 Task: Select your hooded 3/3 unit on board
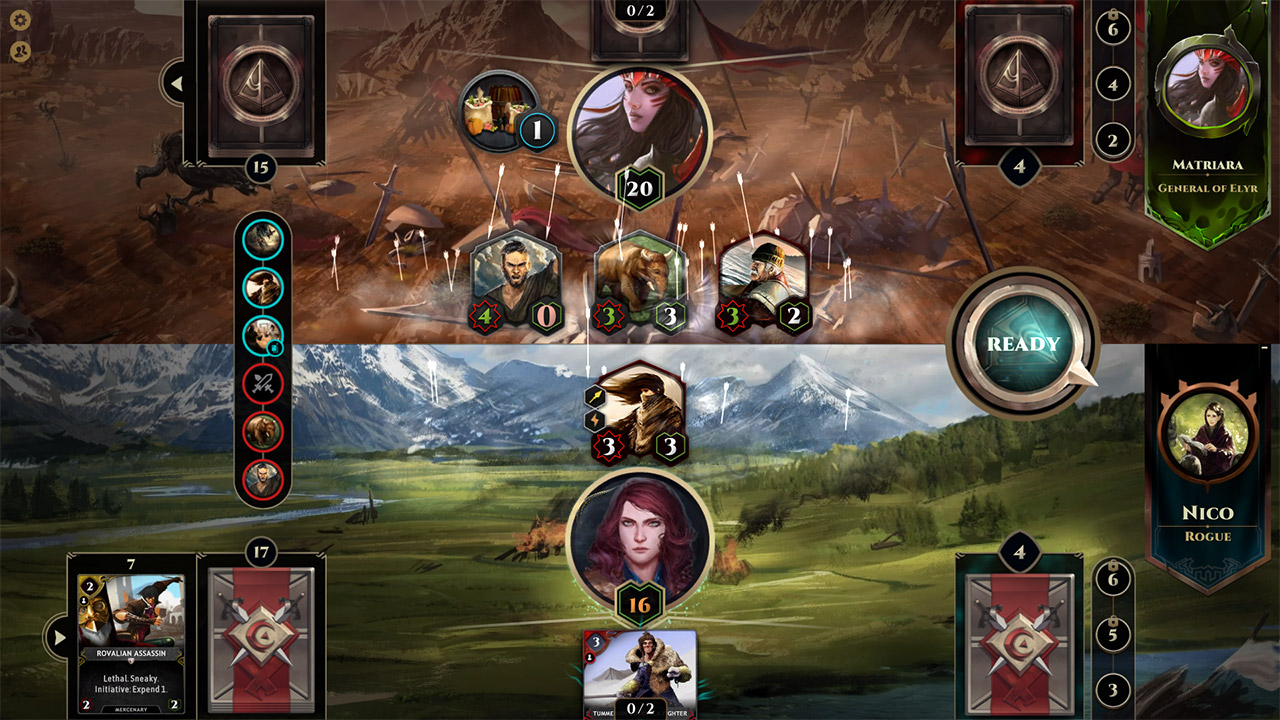[x=640, y=412]
